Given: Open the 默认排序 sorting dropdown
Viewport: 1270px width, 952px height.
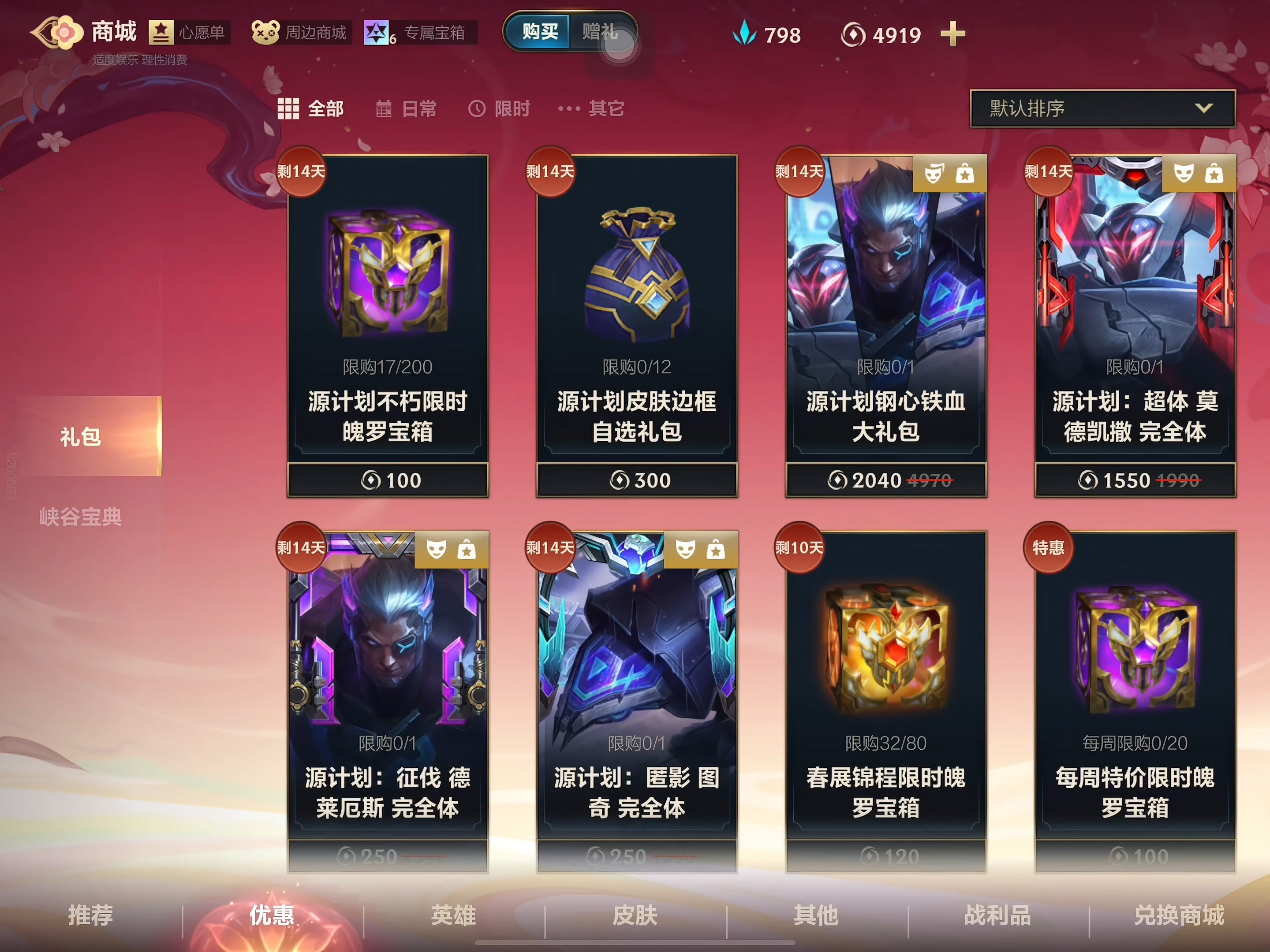Looking at the screenshot, I should pos(1102,108).
